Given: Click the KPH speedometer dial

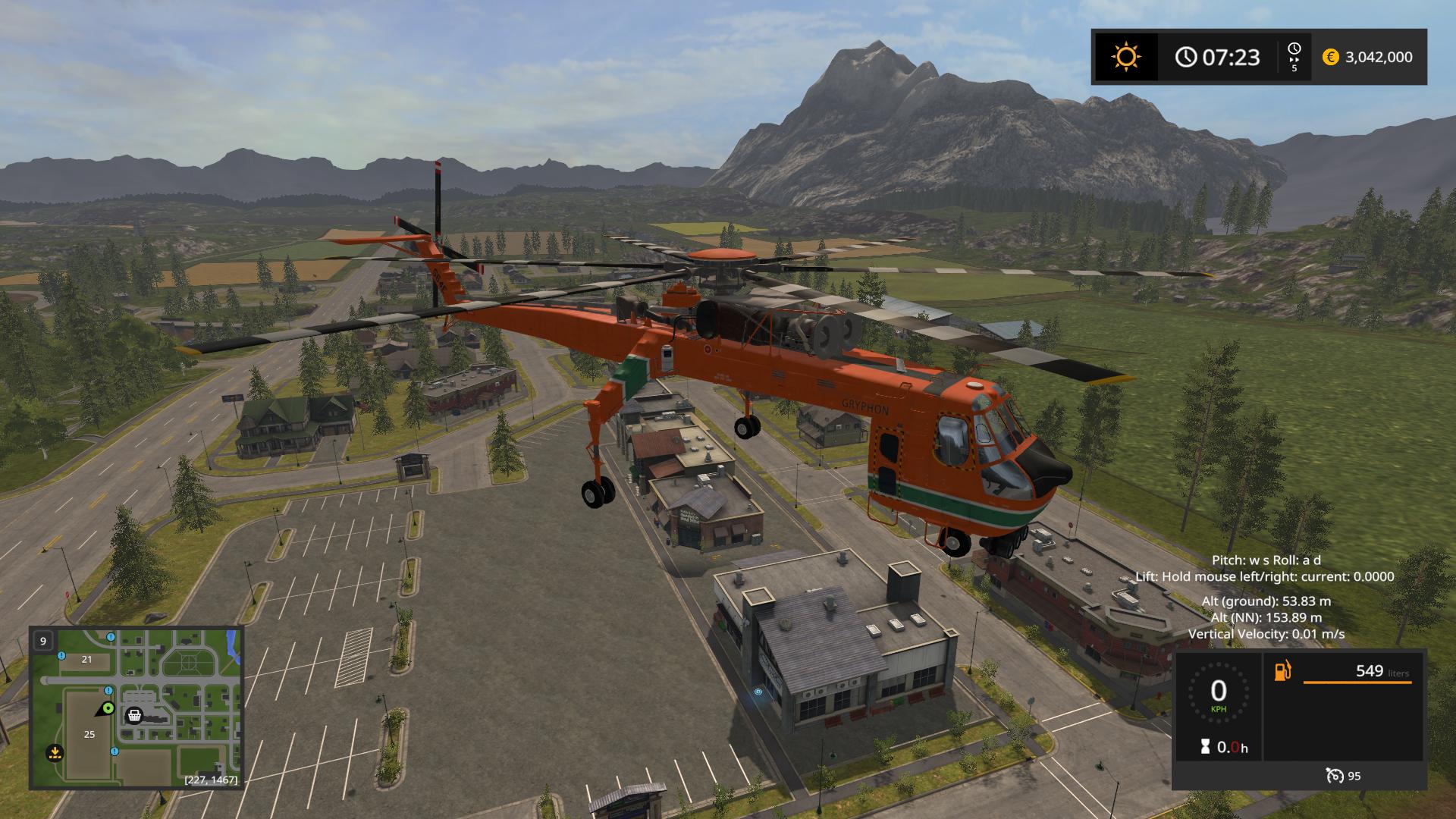Looking at the screenshot, I should click(x=1218, y=693).
